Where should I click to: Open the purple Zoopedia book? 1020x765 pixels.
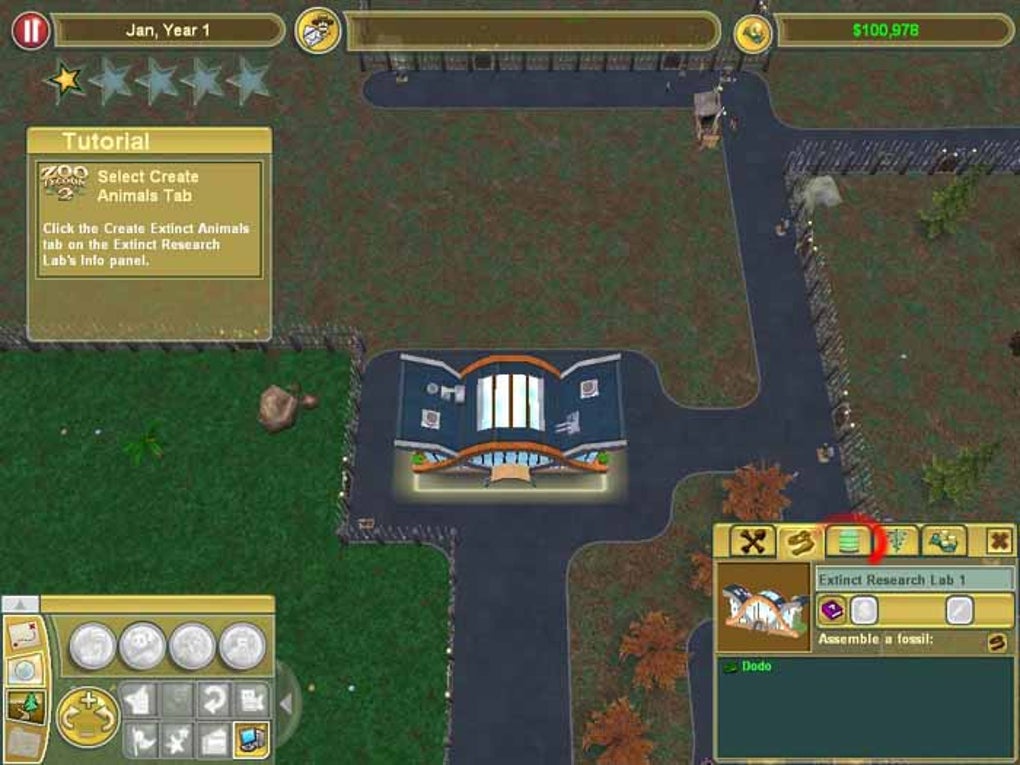[832, 610]
